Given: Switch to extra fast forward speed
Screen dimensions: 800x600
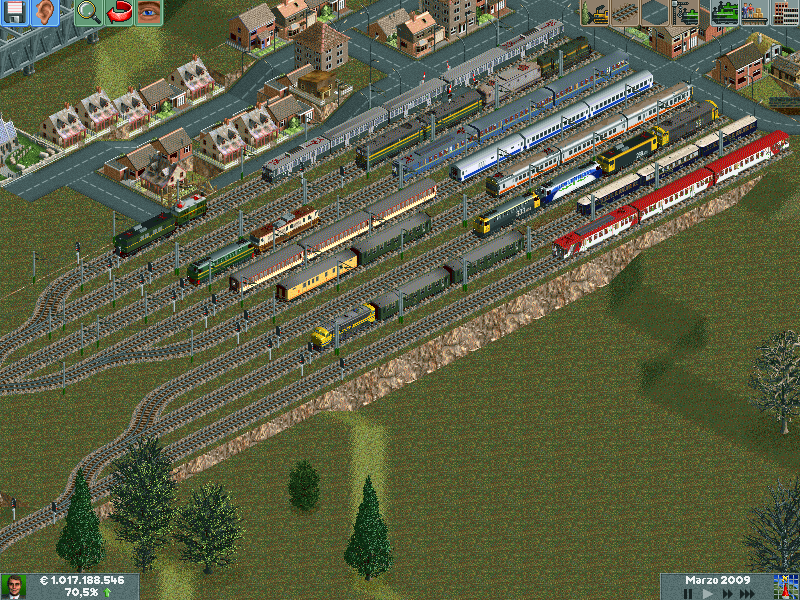Looking at the screenshot, I should click(748, 593).
